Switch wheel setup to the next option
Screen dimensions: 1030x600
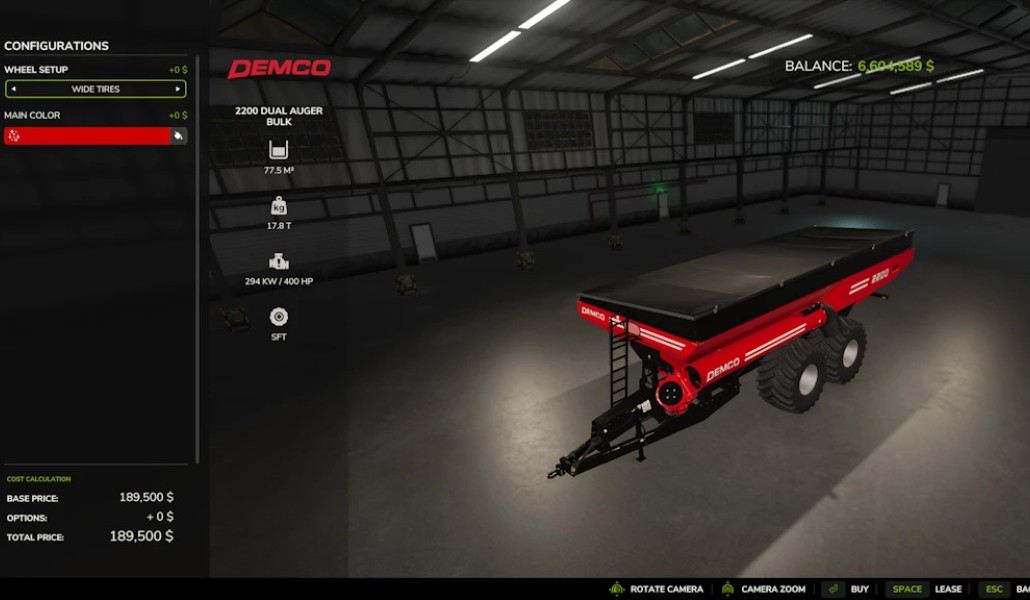tap(178, 89)
